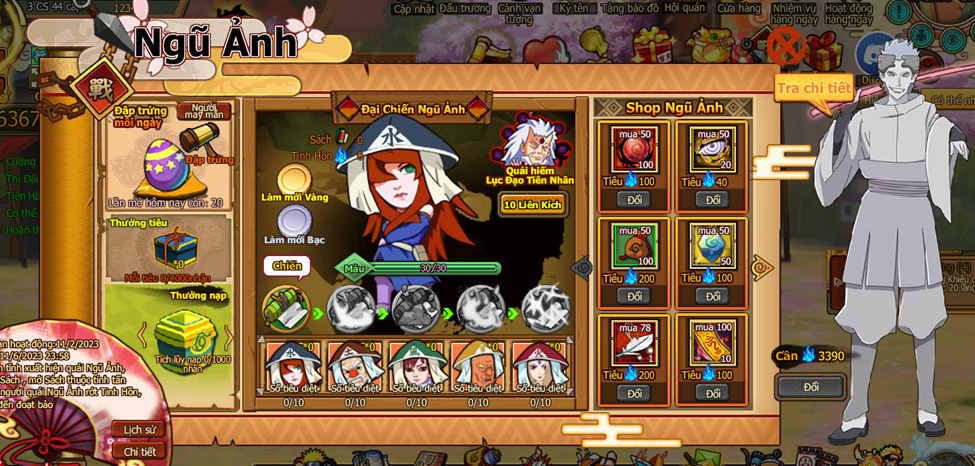
Task: View event details with Chi tiết
Action: click(139, 451)
